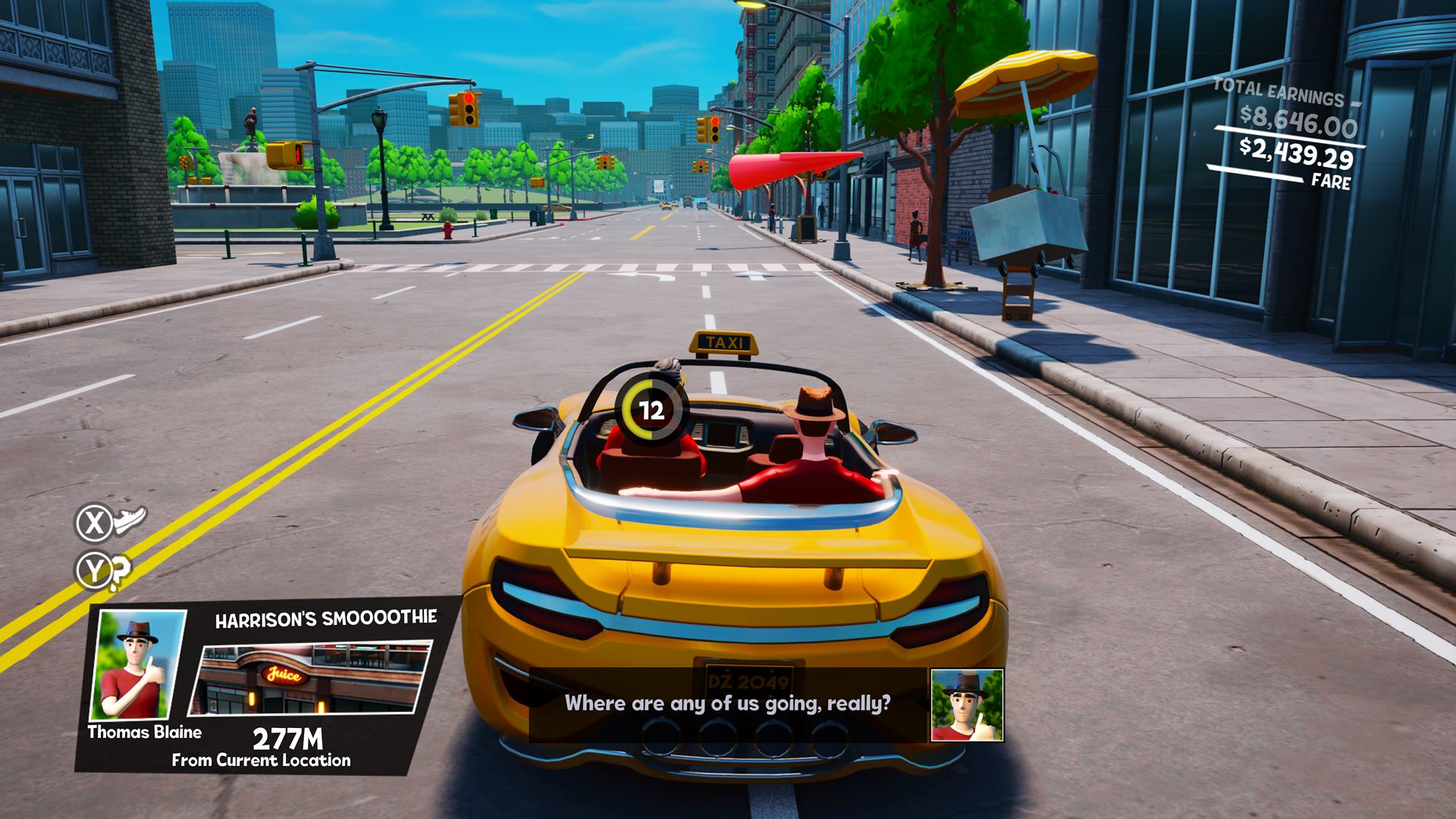Click the speaker portrait beside the dialogue line
1456x819 pixels.
click(967, 704)
